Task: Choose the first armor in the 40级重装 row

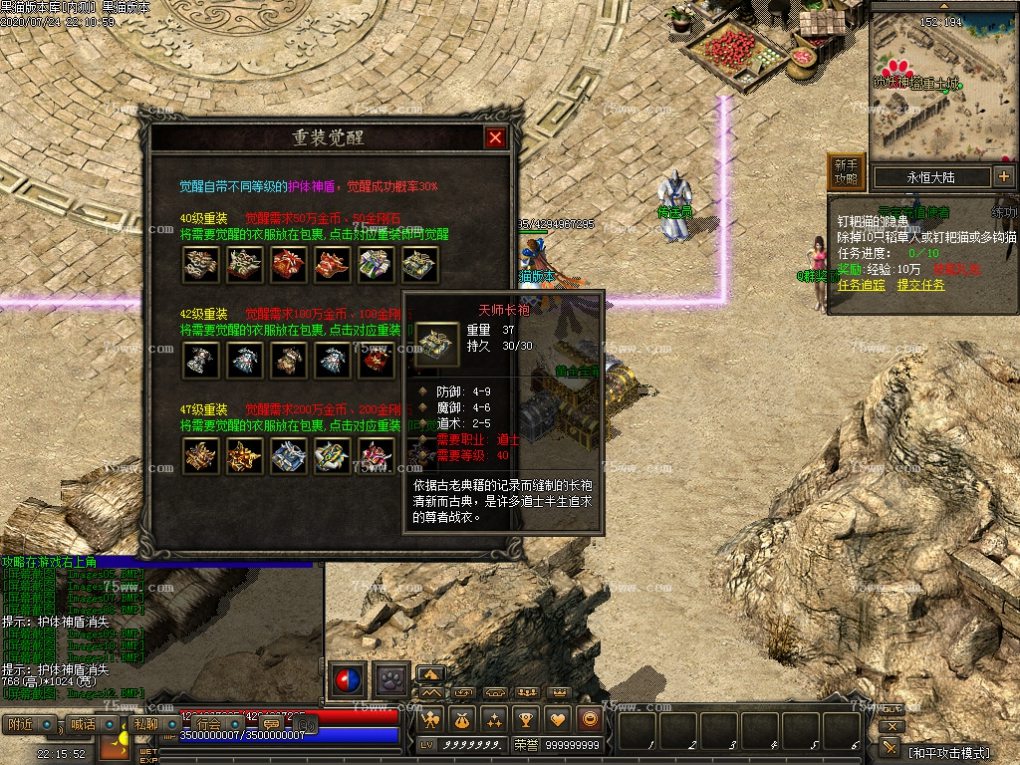Action: (200, 265)
